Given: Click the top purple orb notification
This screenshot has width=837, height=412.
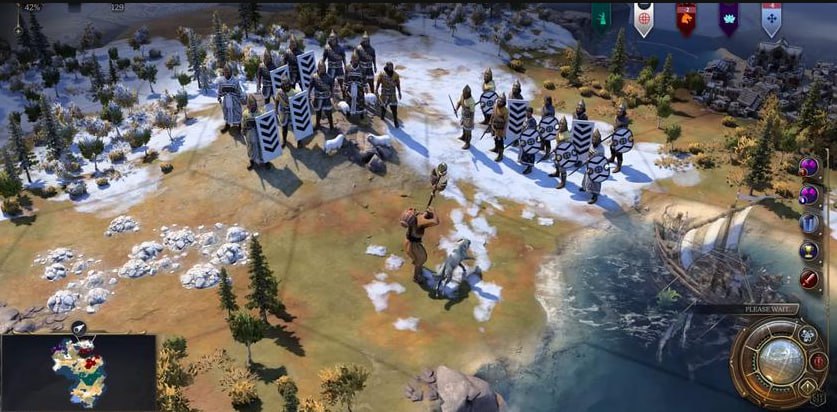Looking at the screenshot, I should click(809, 166).
